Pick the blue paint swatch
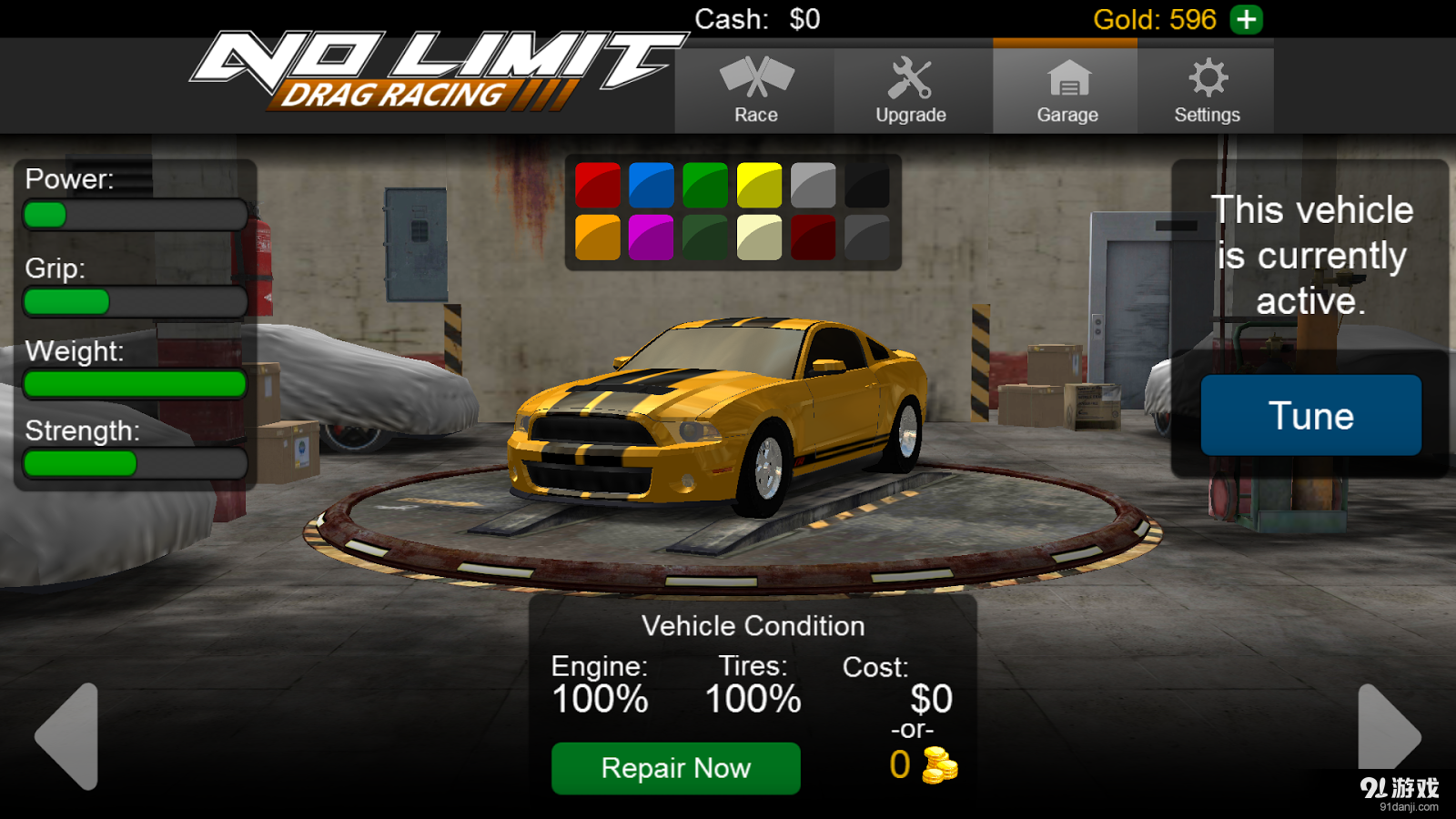Screen dimensions: 1456x819 [652, 186]
